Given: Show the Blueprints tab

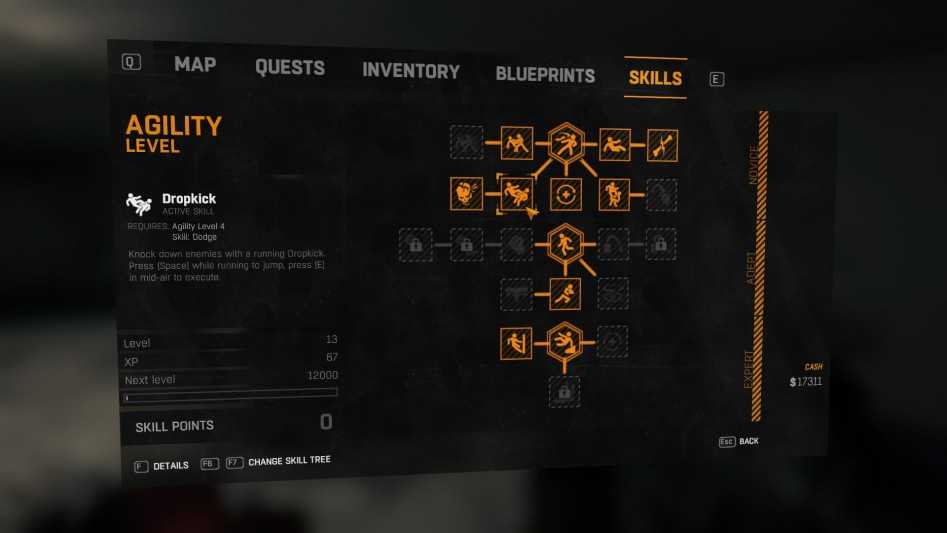Looking at the screenshot, I should pyautogui.click(x=545, y=74).
